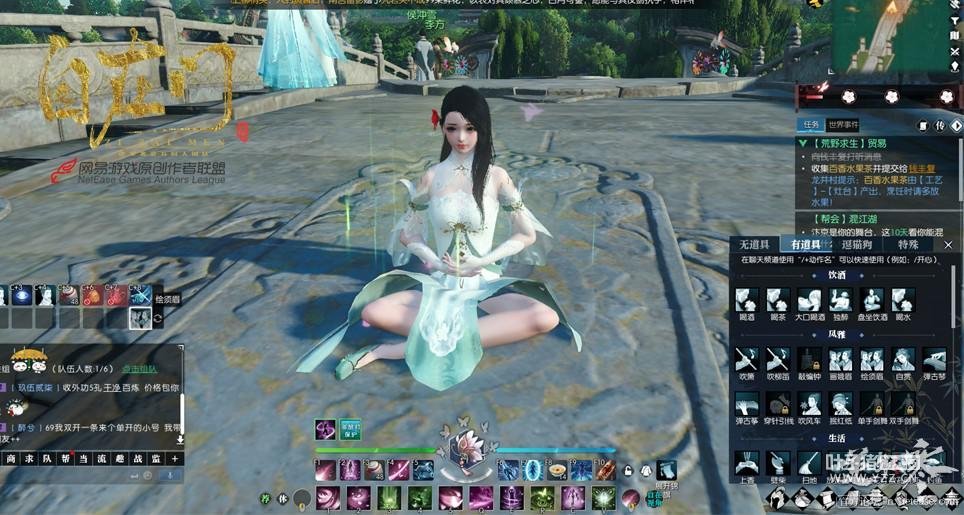This screenshot has height=515, width=964.
Task: Select the 特殊 emote tab
Action: point(908,244)
